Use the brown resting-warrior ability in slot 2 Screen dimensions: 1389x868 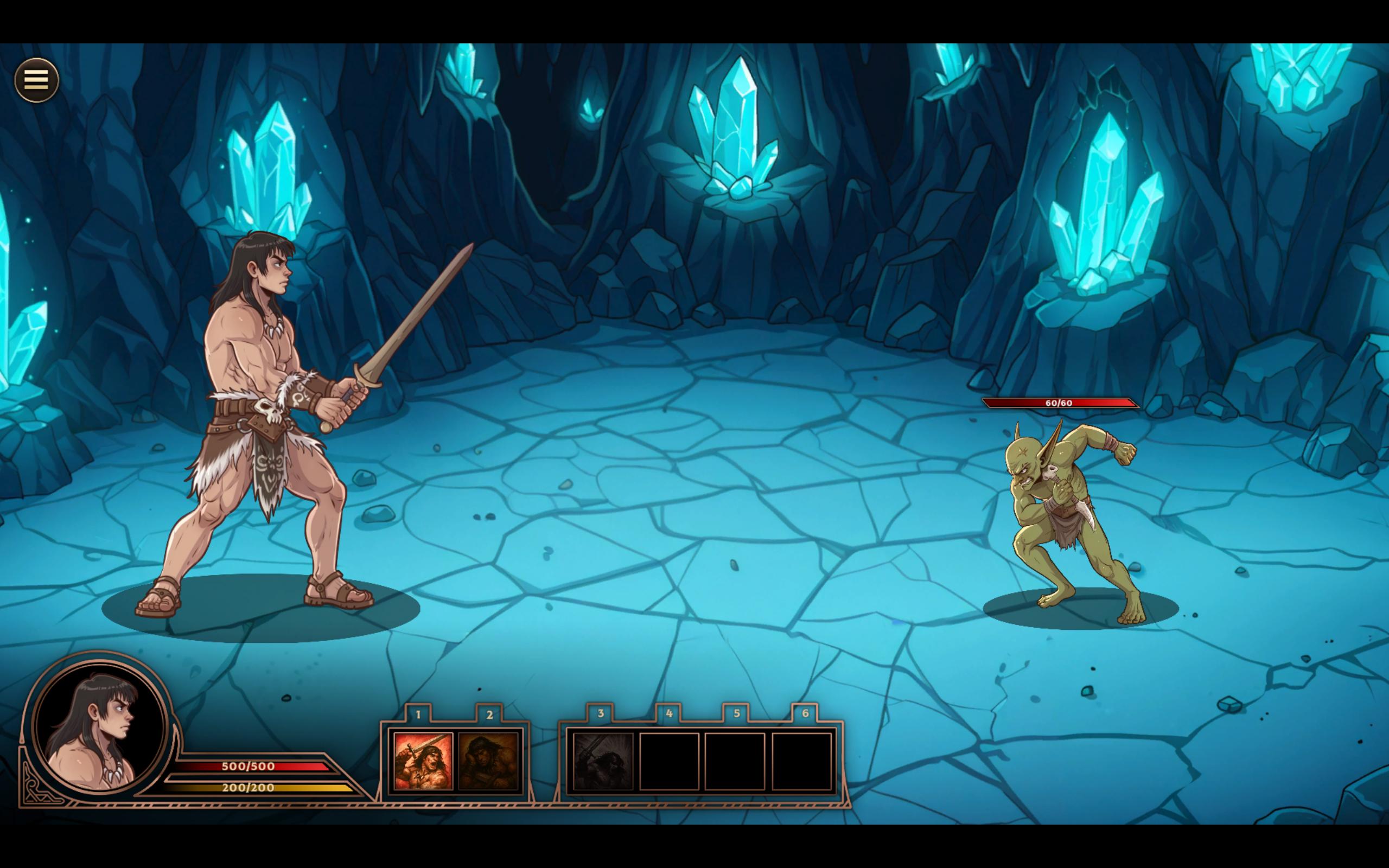pos(488,761)
